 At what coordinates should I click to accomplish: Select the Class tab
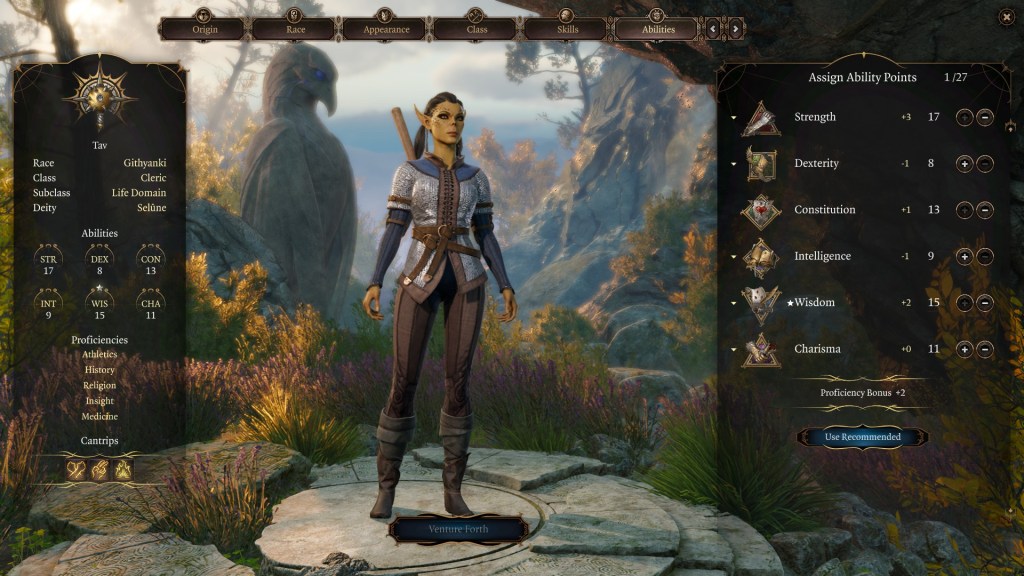(x=475, y=28)
